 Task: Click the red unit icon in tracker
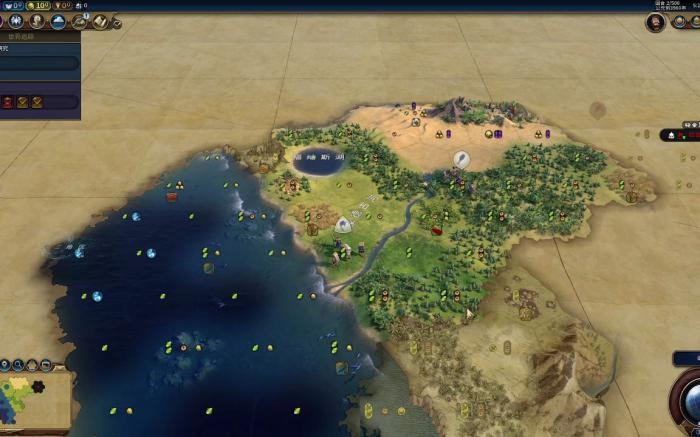(x=8, y=101)
